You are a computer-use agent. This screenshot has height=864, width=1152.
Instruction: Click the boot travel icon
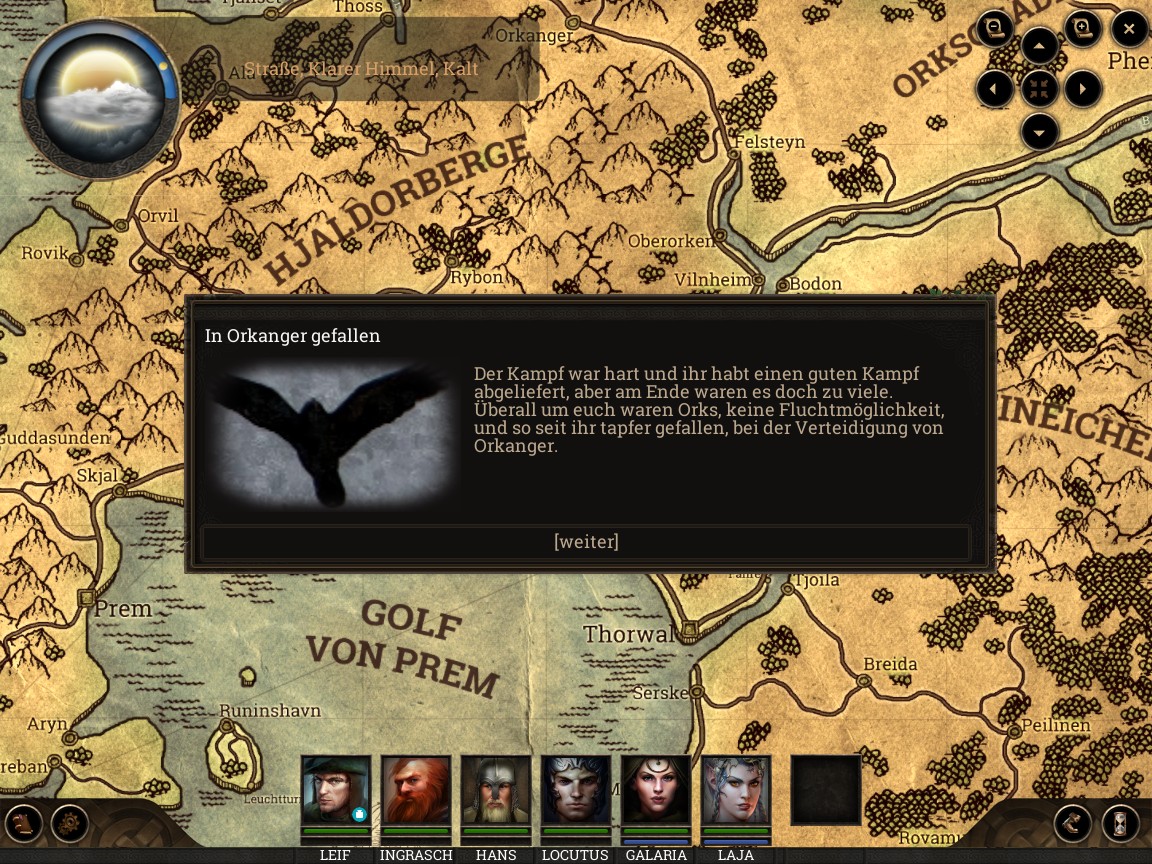click(1073, 824)
